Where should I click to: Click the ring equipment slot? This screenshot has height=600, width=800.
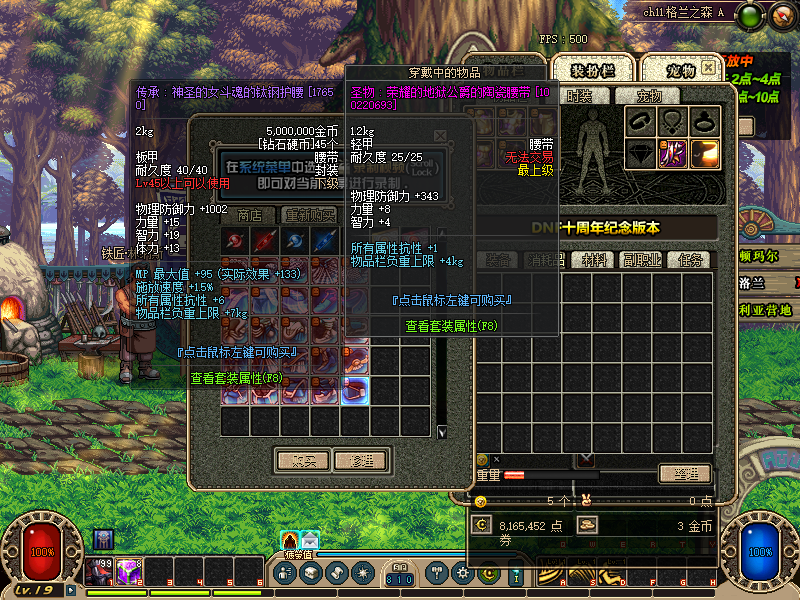click(704, 122)
